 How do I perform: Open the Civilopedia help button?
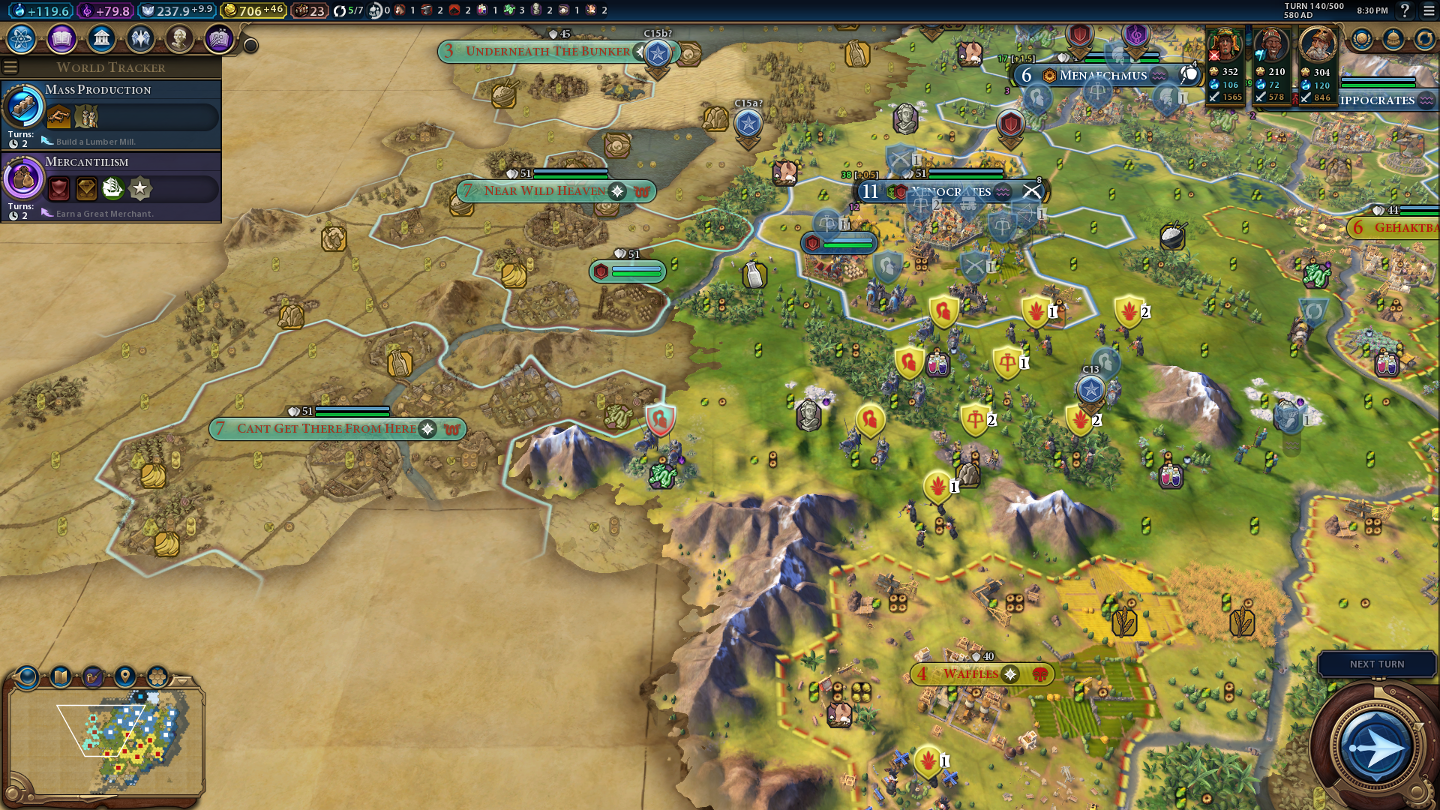1405,10
